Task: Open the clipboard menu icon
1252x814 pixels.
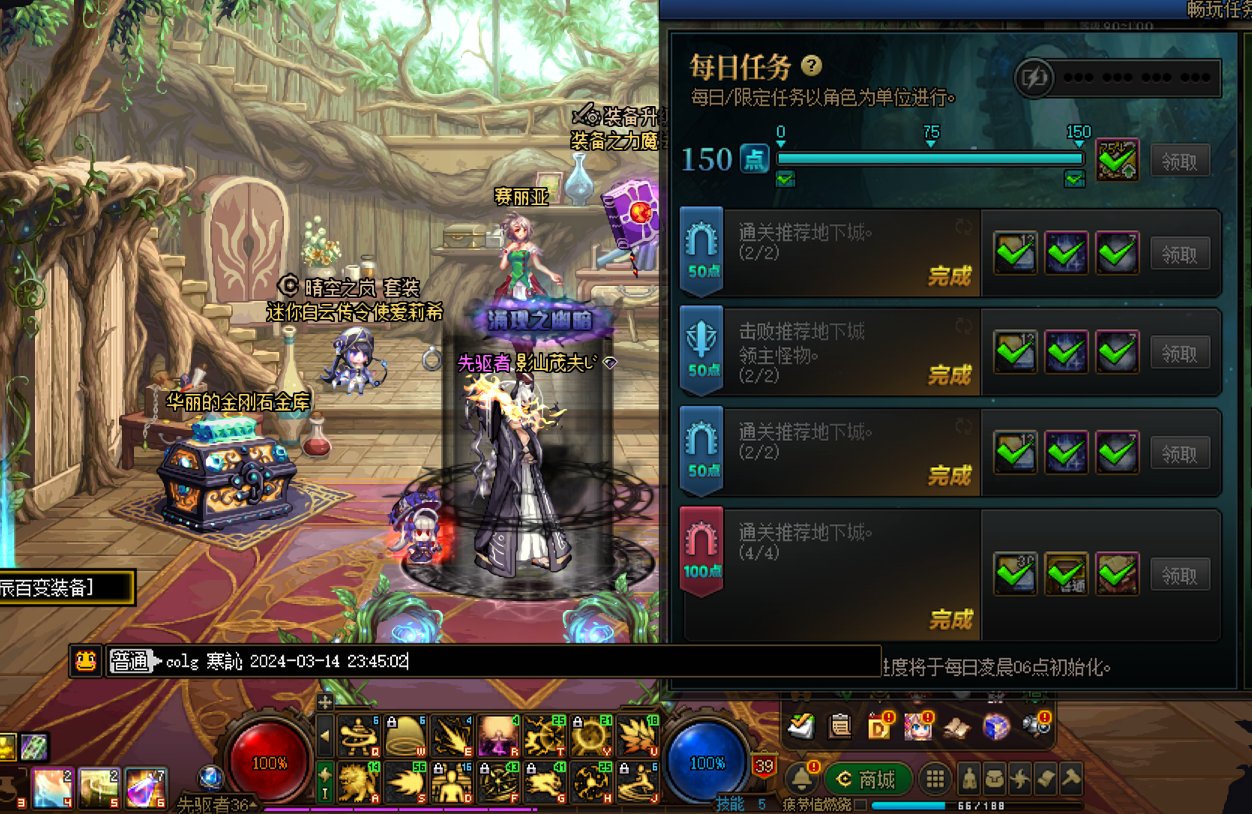Action: (x=840, y=727)
